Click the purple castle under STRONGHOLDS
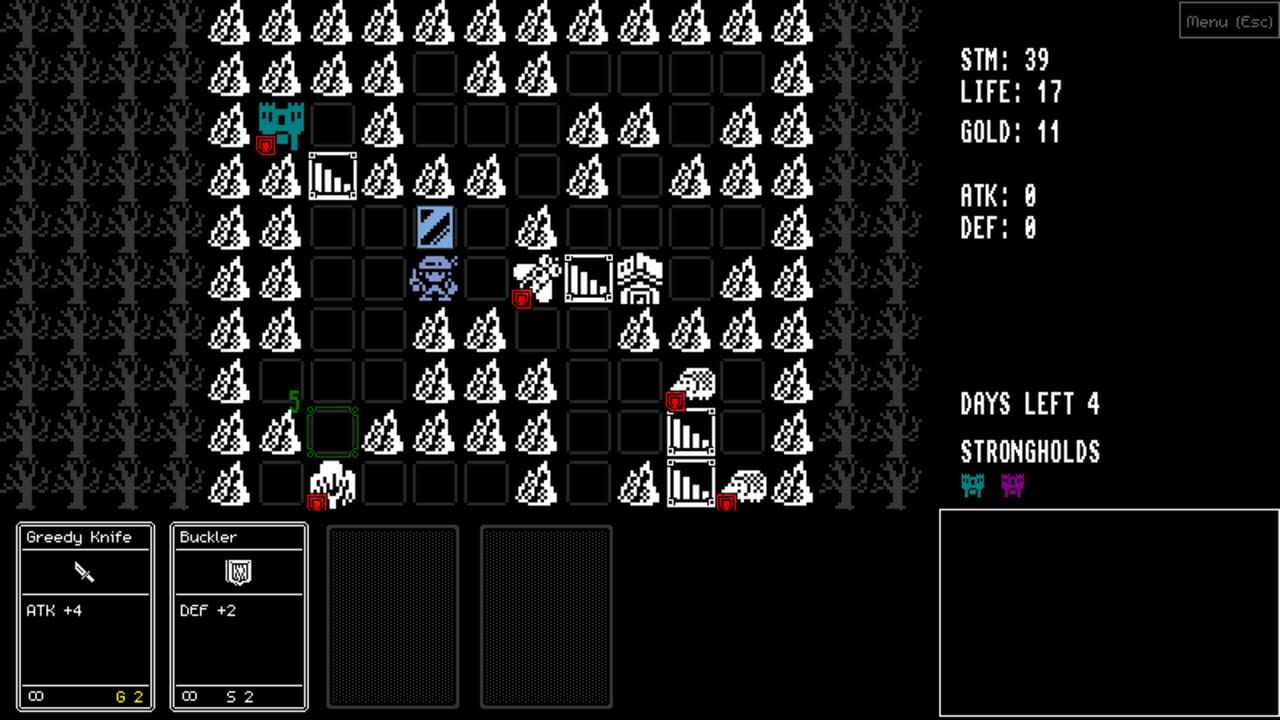This screenshot has height=720, width=1280. 1011,487
